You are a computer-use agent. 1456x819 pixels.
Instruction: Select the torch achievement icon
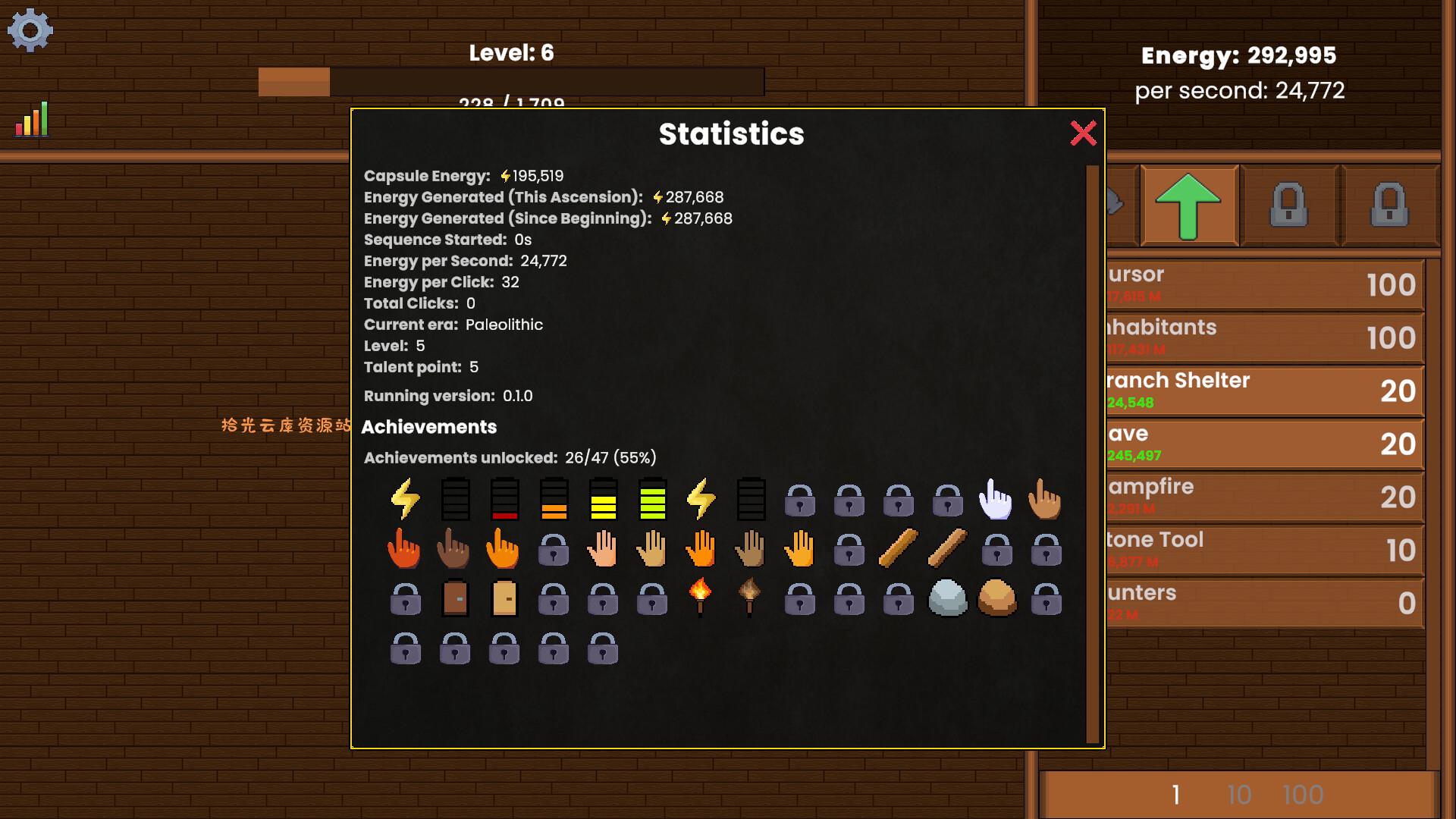[x=701, y=599]
